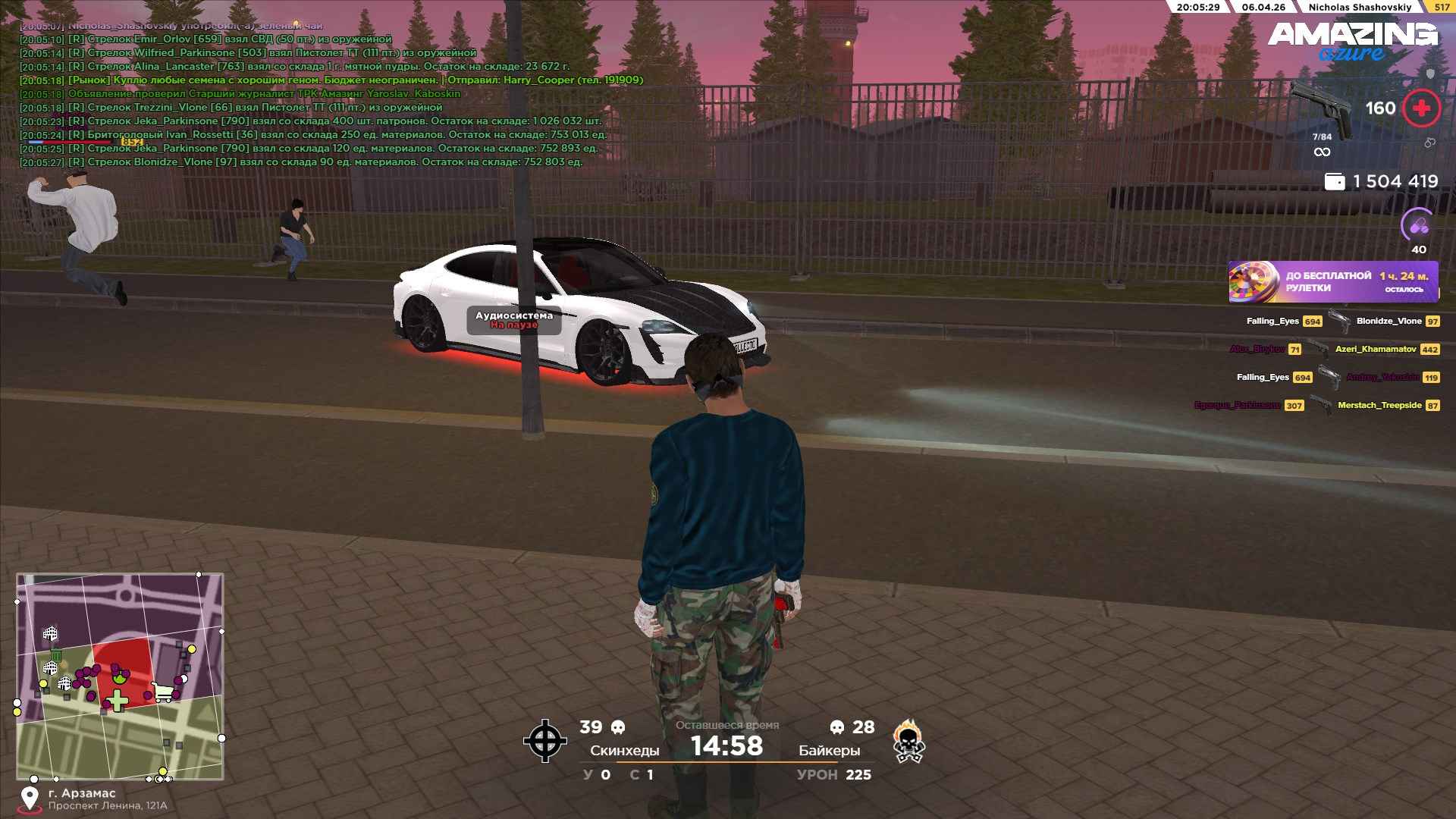Click the purple pills icon
Image resolution: width=1456 pixels, height=819 pixels.
pos(1418,225)
